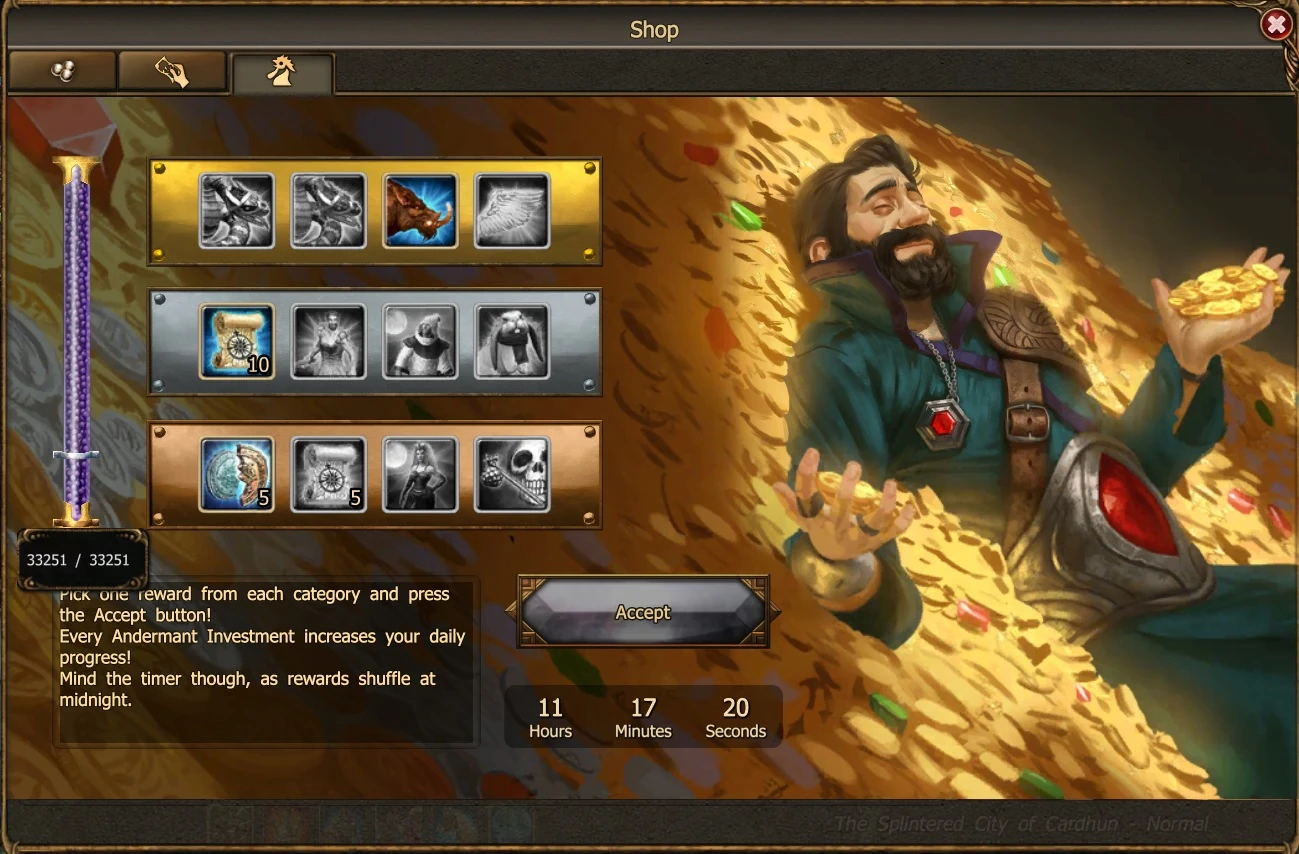Choose the woman reward in the bronze row

pyautogui.click(x=420, y=475)
